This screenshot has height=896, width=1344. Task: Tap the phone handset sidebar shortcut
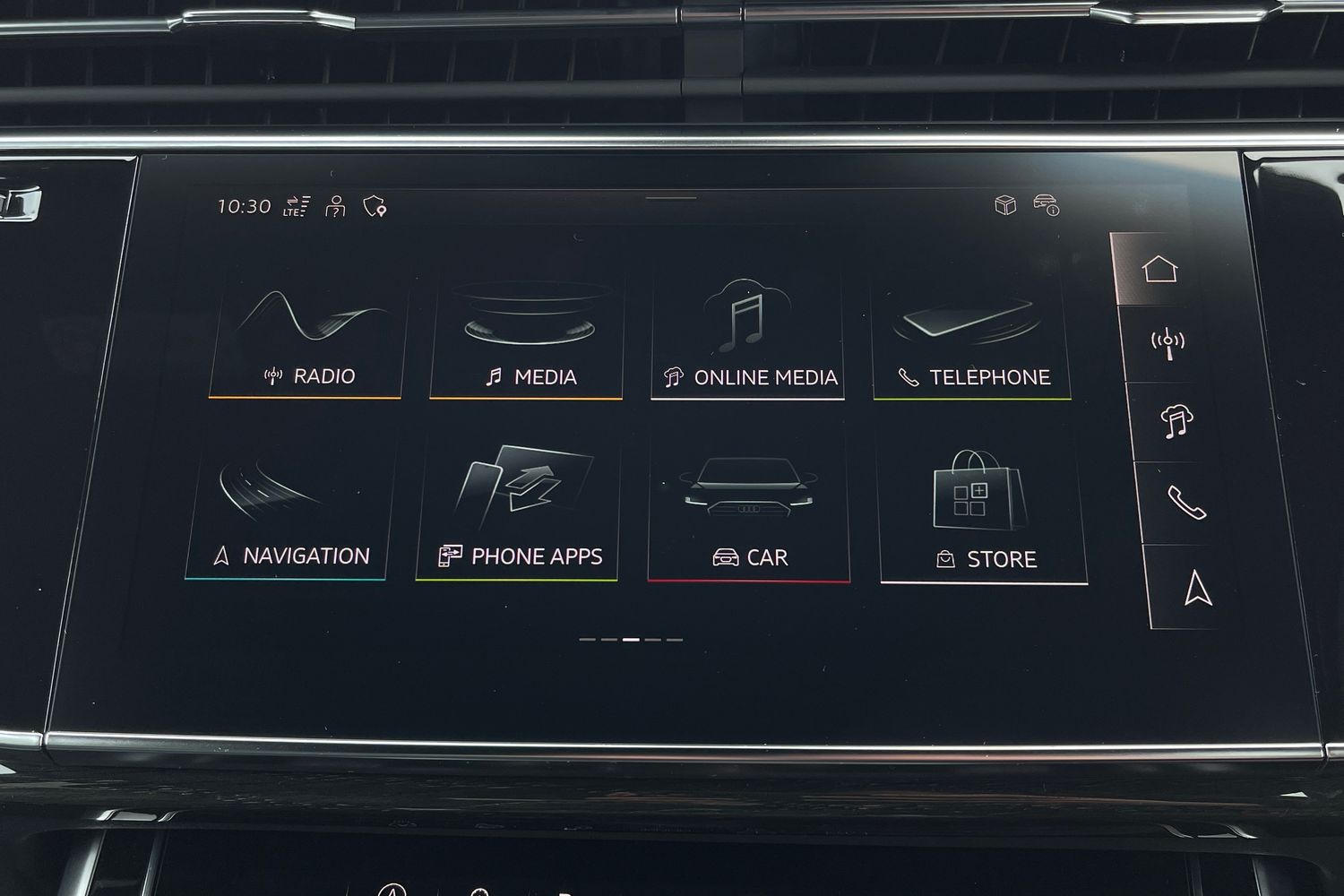tap(1186, 504)
